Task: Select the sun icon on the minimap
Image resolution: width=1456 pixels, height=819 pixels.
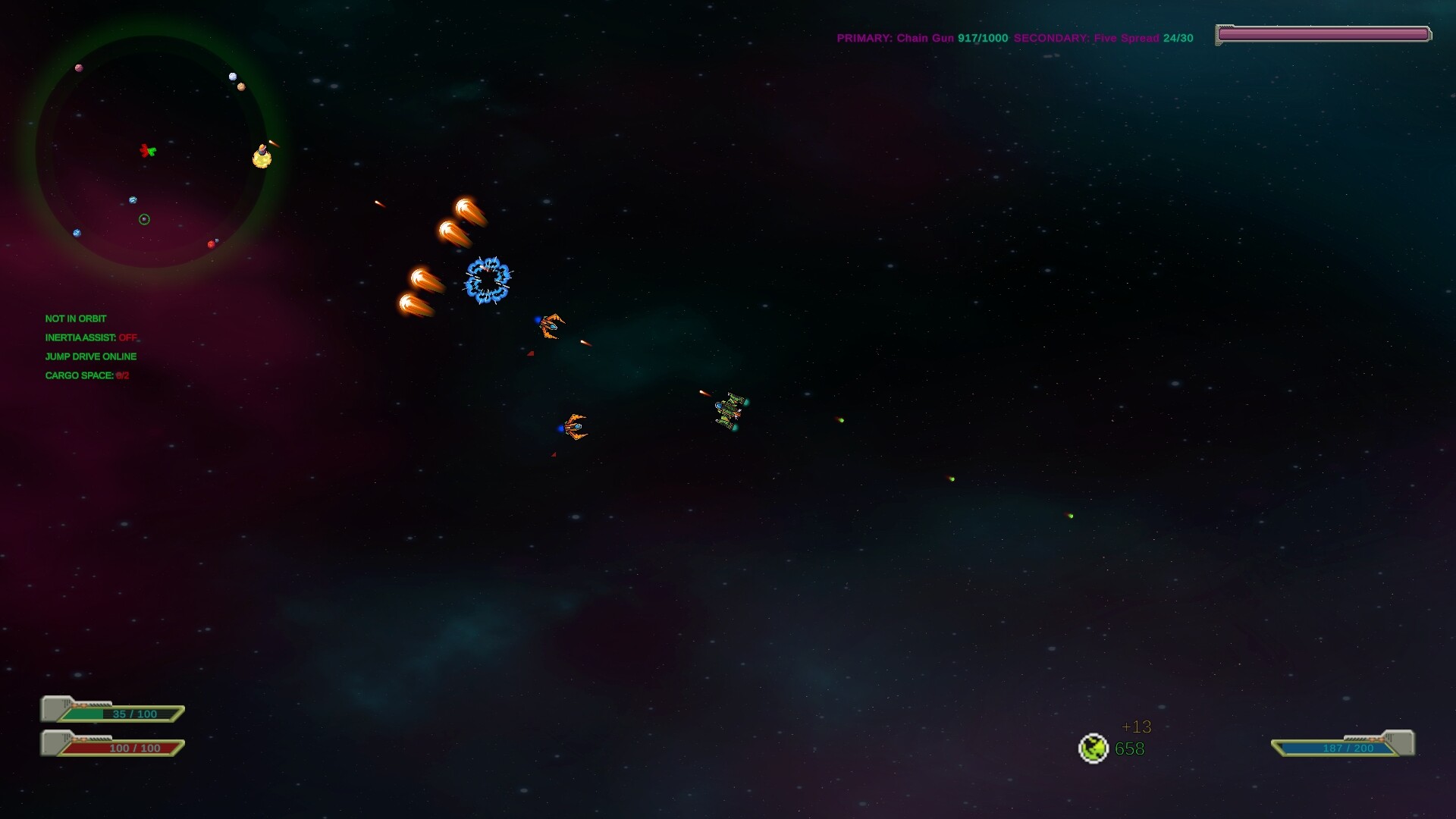Action: click(x=262, y=157)
